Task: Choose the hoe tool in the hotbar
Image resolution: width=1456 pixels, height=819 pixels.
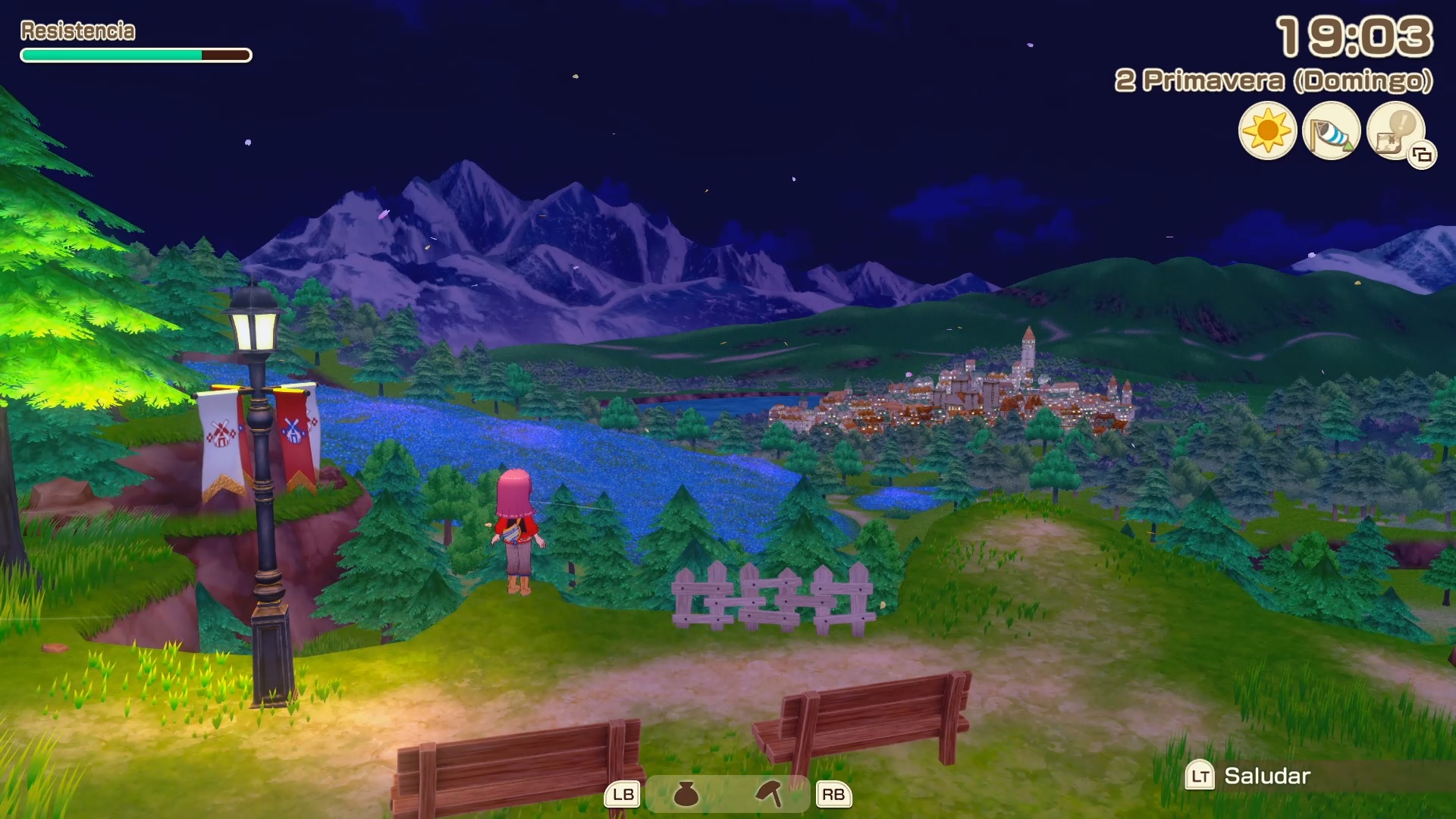Action: (x=769, y=794)
